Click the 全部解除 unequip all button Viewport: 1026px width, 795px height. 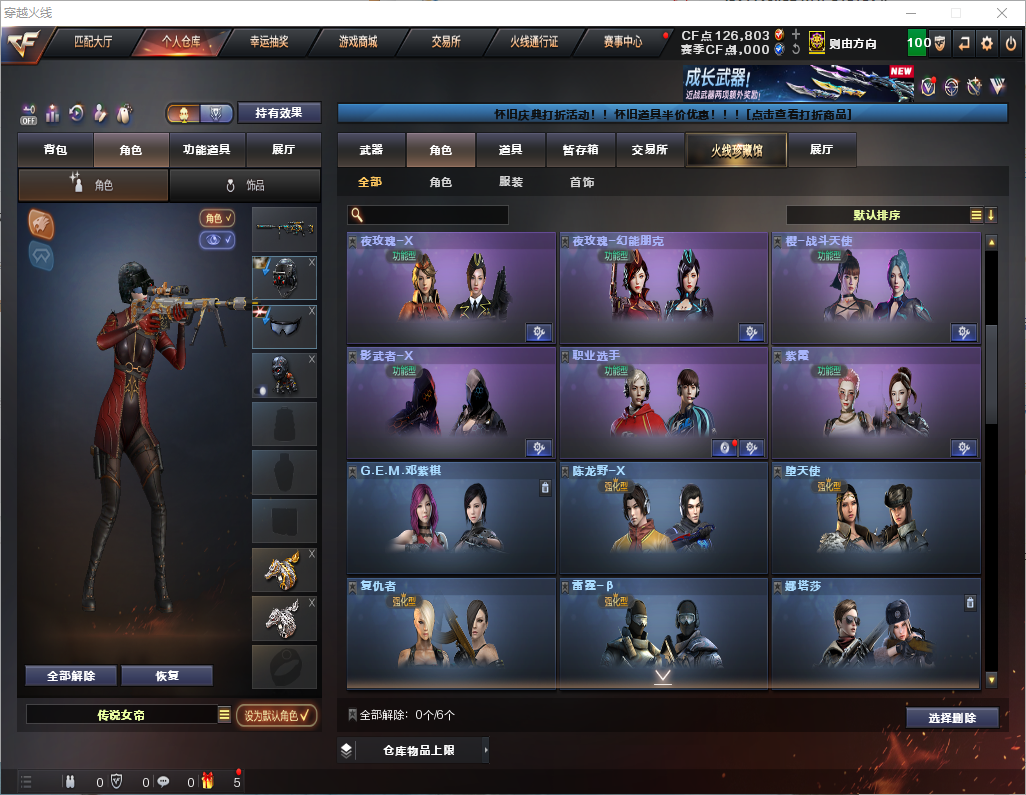tap(71, 676)
